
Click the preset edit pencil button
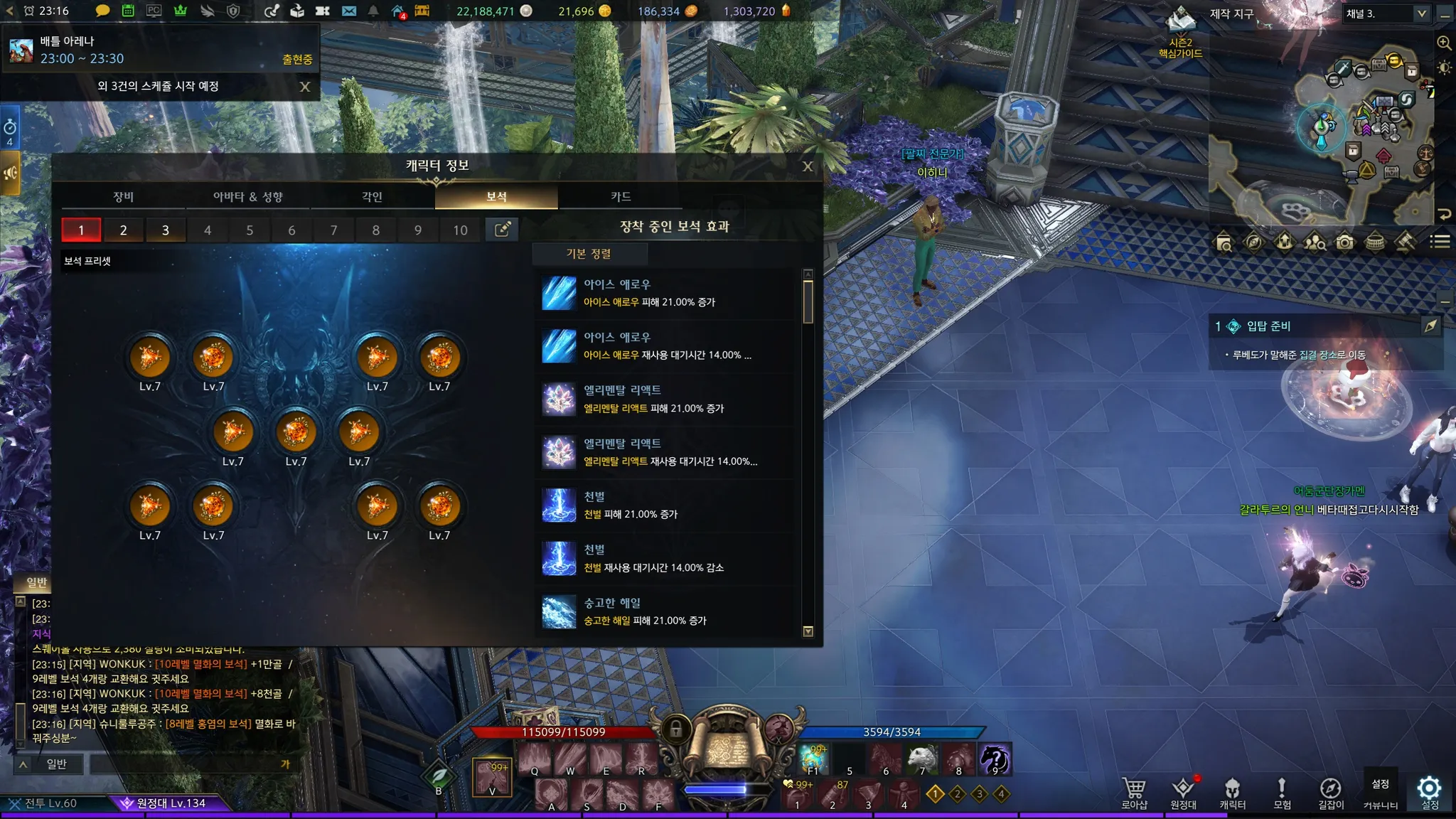coord(502,229)
